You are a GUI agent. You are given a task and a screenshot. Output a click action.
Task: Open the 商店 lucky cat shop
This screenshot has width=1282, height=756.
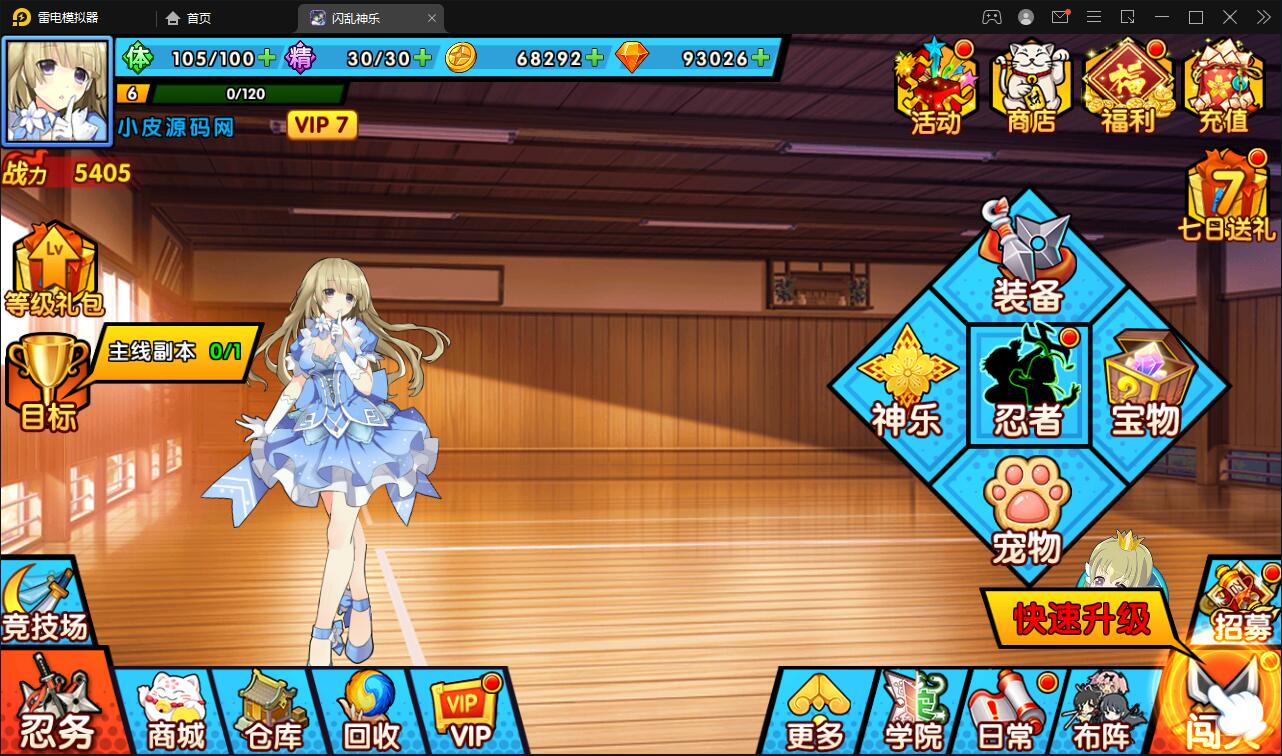click(x=1030, y=85)
